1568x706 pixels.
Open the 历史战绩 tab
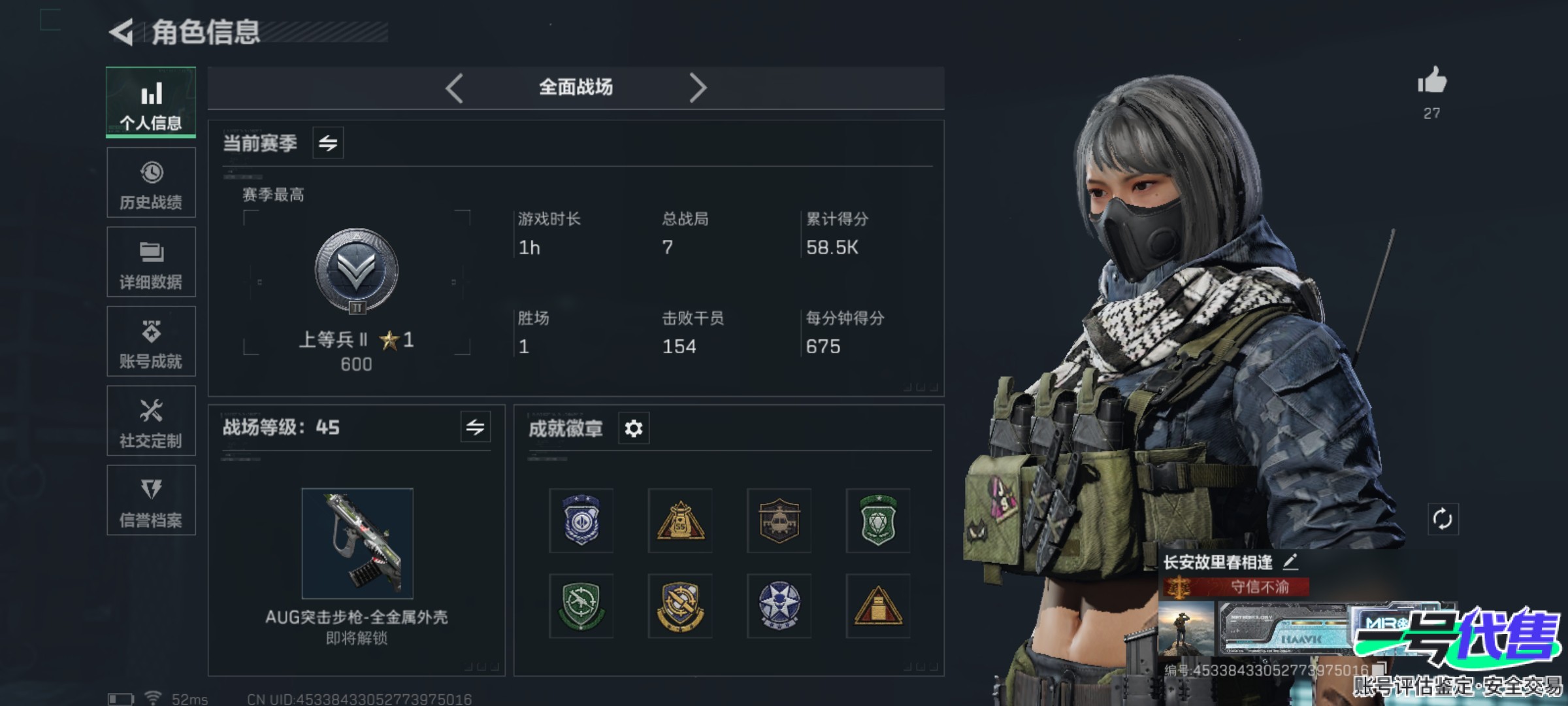[x=151, y=182]
